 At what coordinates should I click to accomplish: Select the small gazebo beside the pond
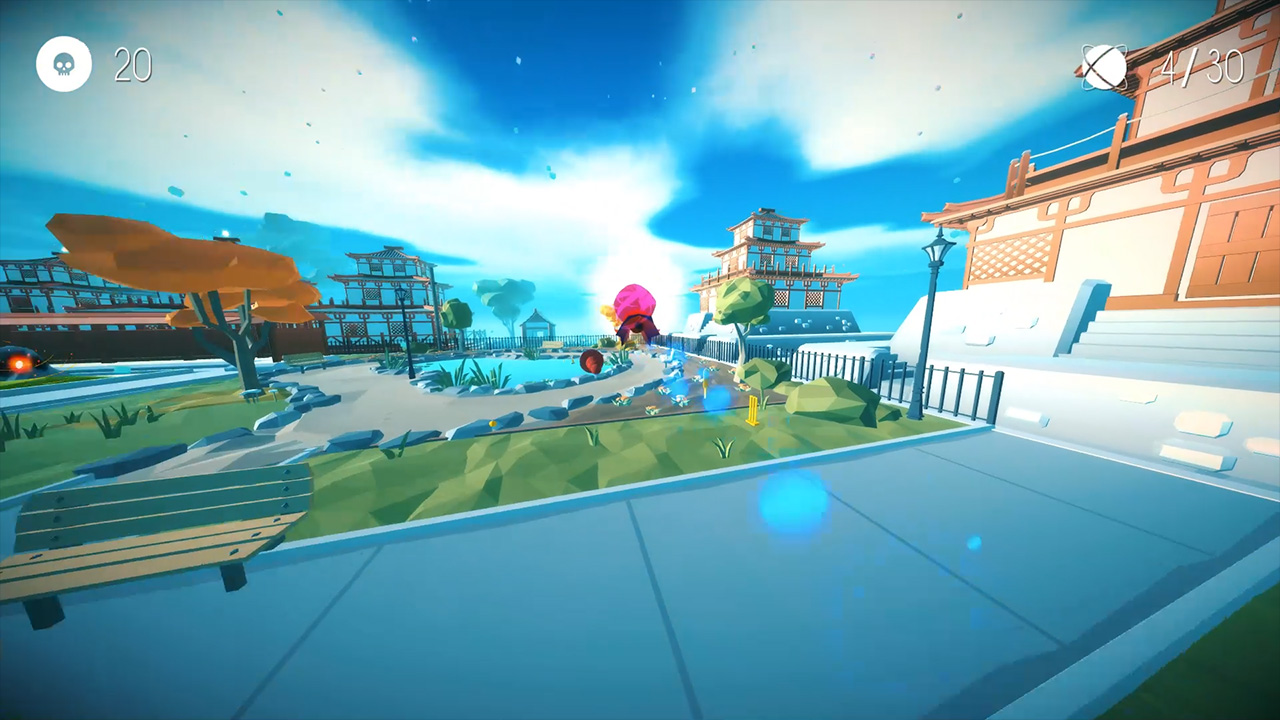(x=537, y=325)
